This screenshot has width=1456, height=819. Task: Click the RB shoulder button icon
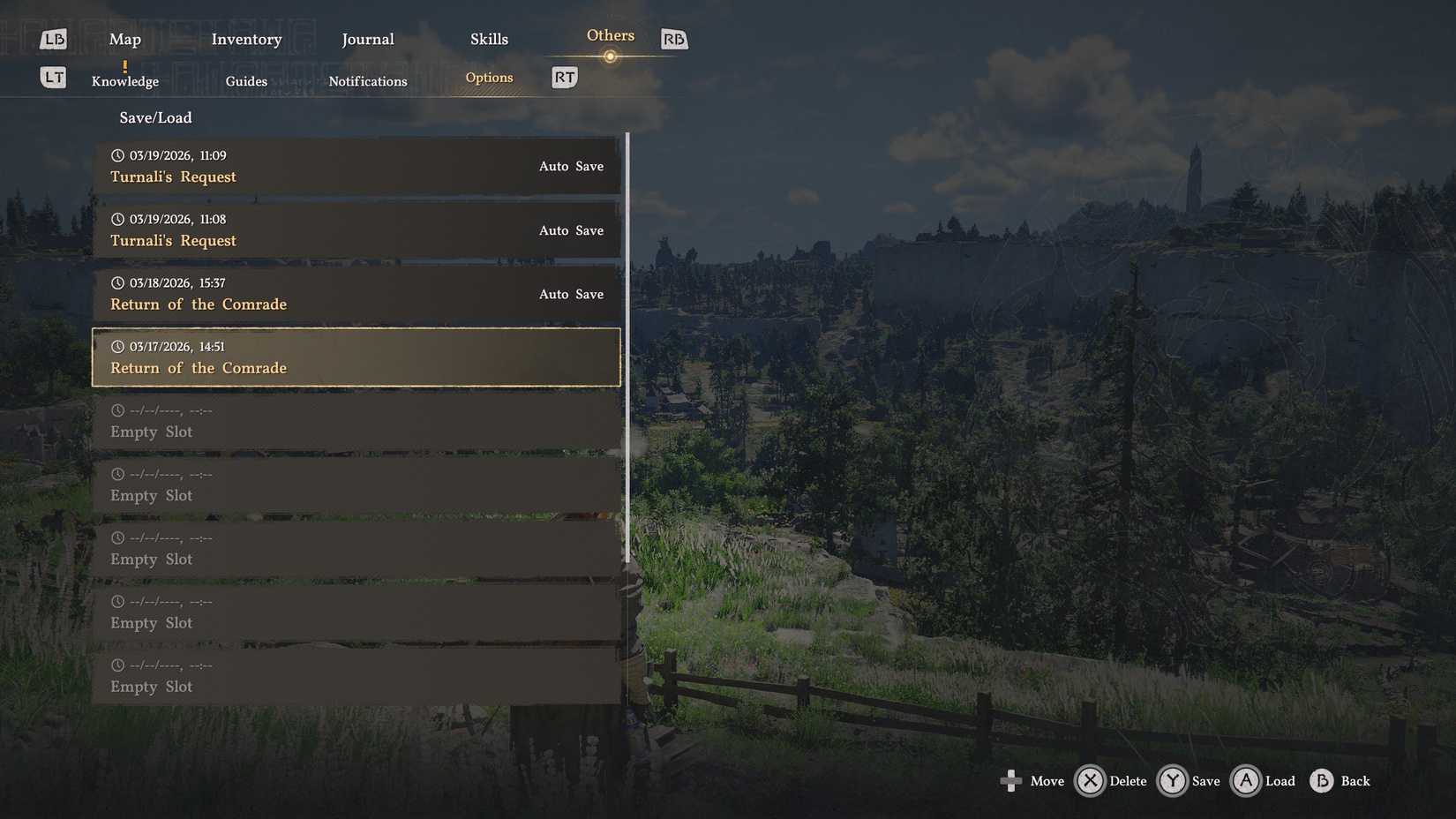tap(673, 38)
